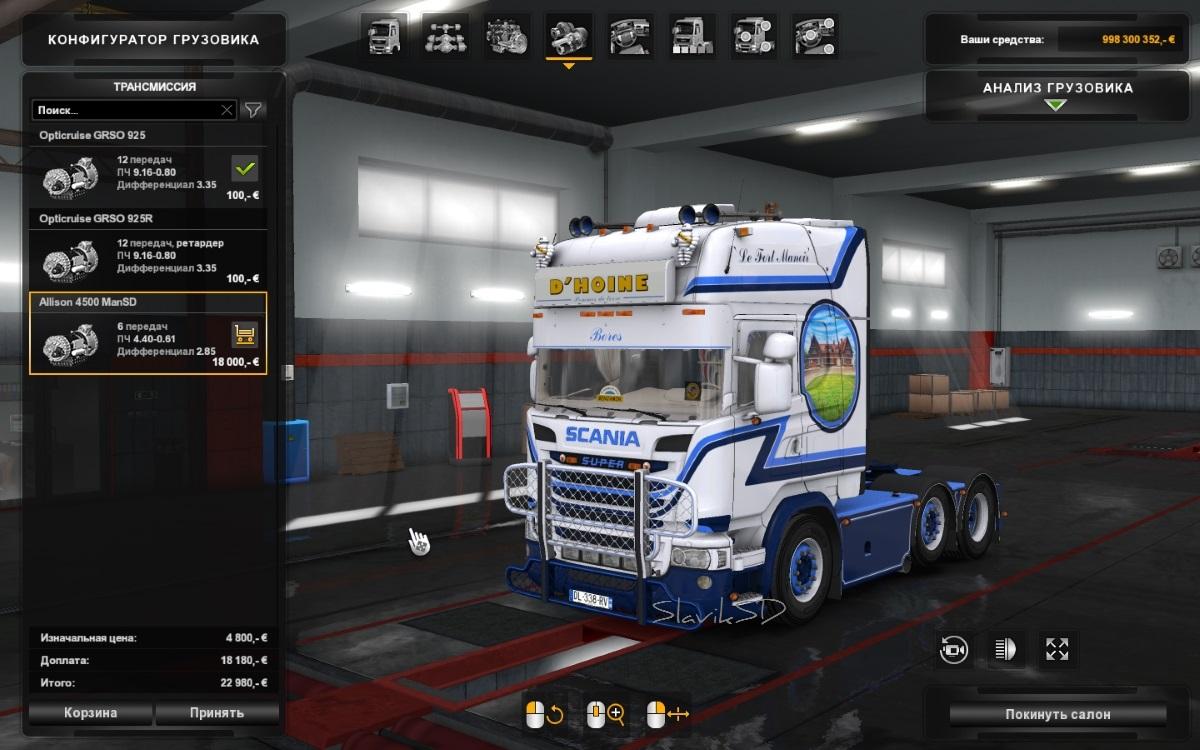
Task: Open the interior dashboard category tab
Action: (630, 36)
